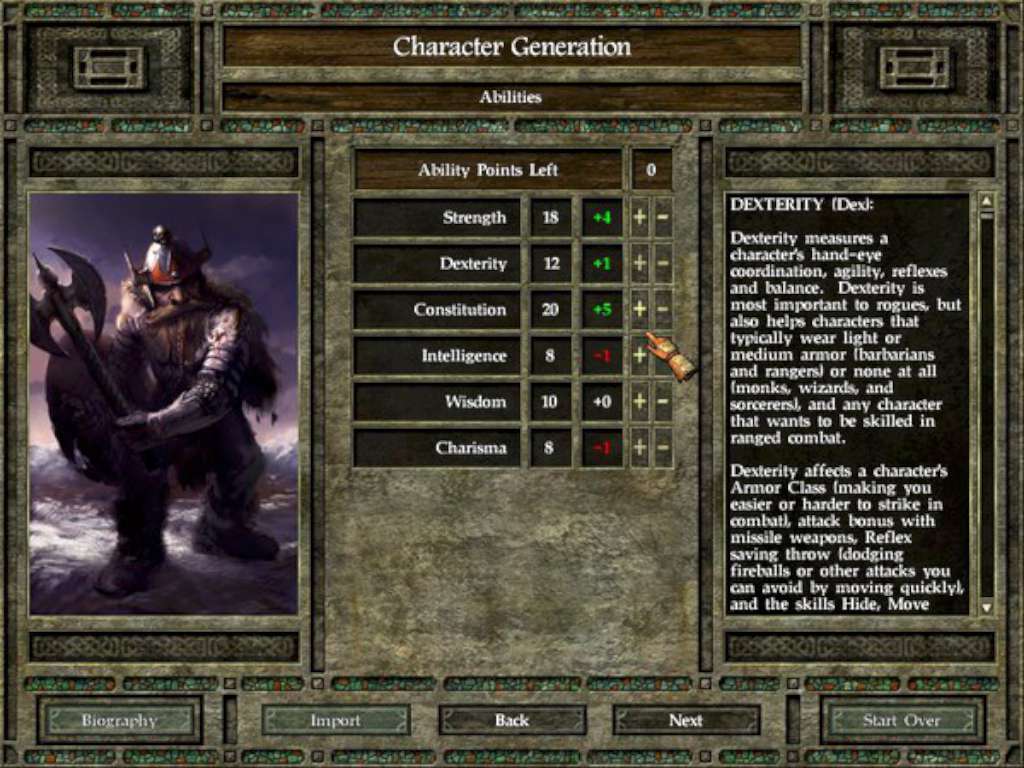Add a point to Wisdom
This screenshot has width=1024, height=768.
pos(640,402)
